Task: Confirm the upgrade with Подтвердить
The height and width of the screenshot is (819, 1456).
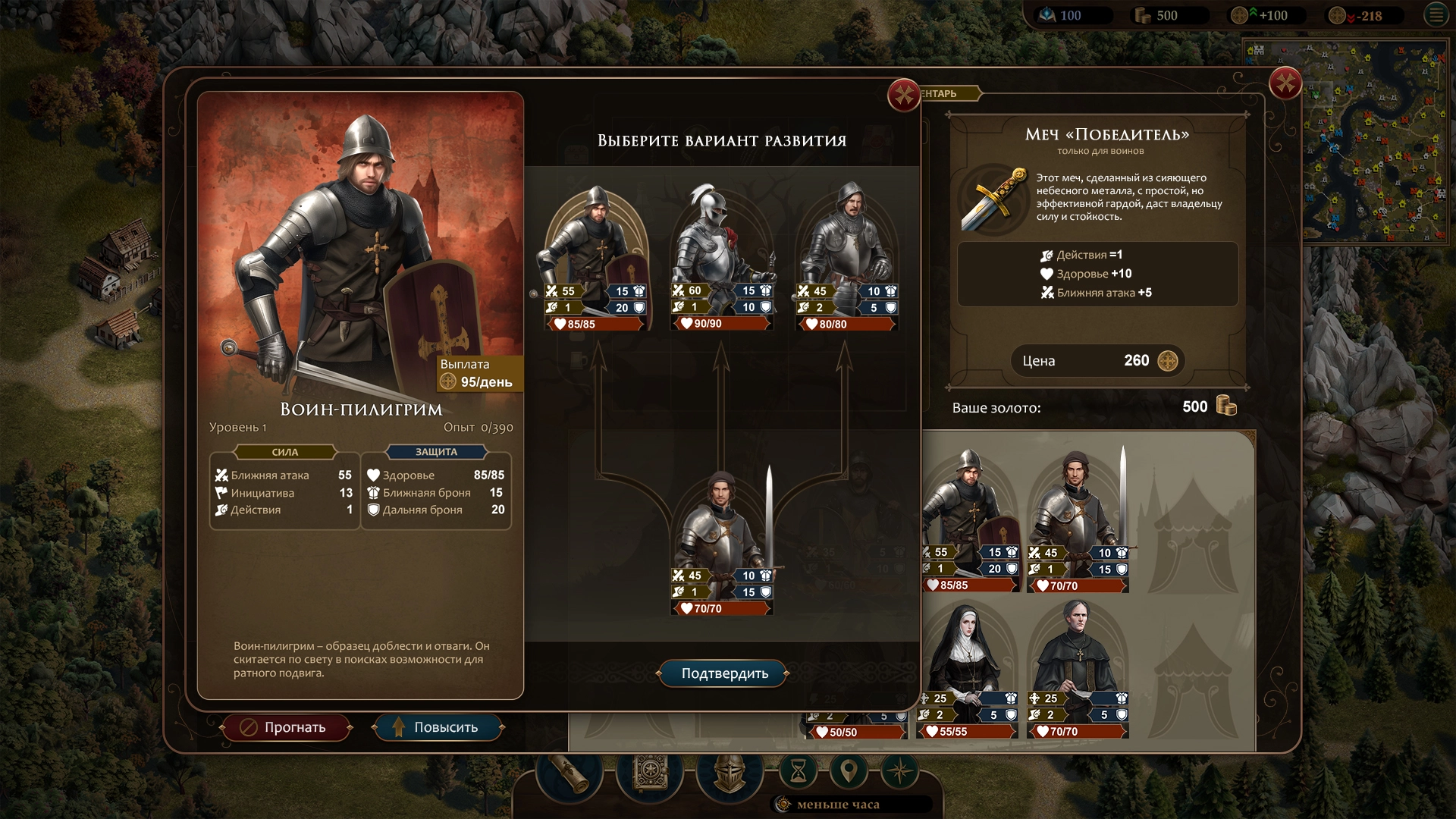Action: point(724,673)
